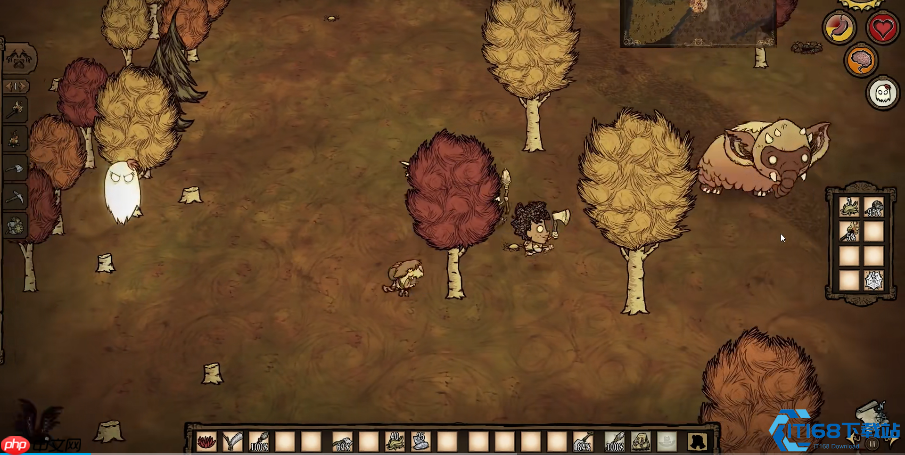Select the red petals inventory slot
Image resolution: width=905 pixels, height=455 pixels.
pyautogui.click(x=207, y=440)
